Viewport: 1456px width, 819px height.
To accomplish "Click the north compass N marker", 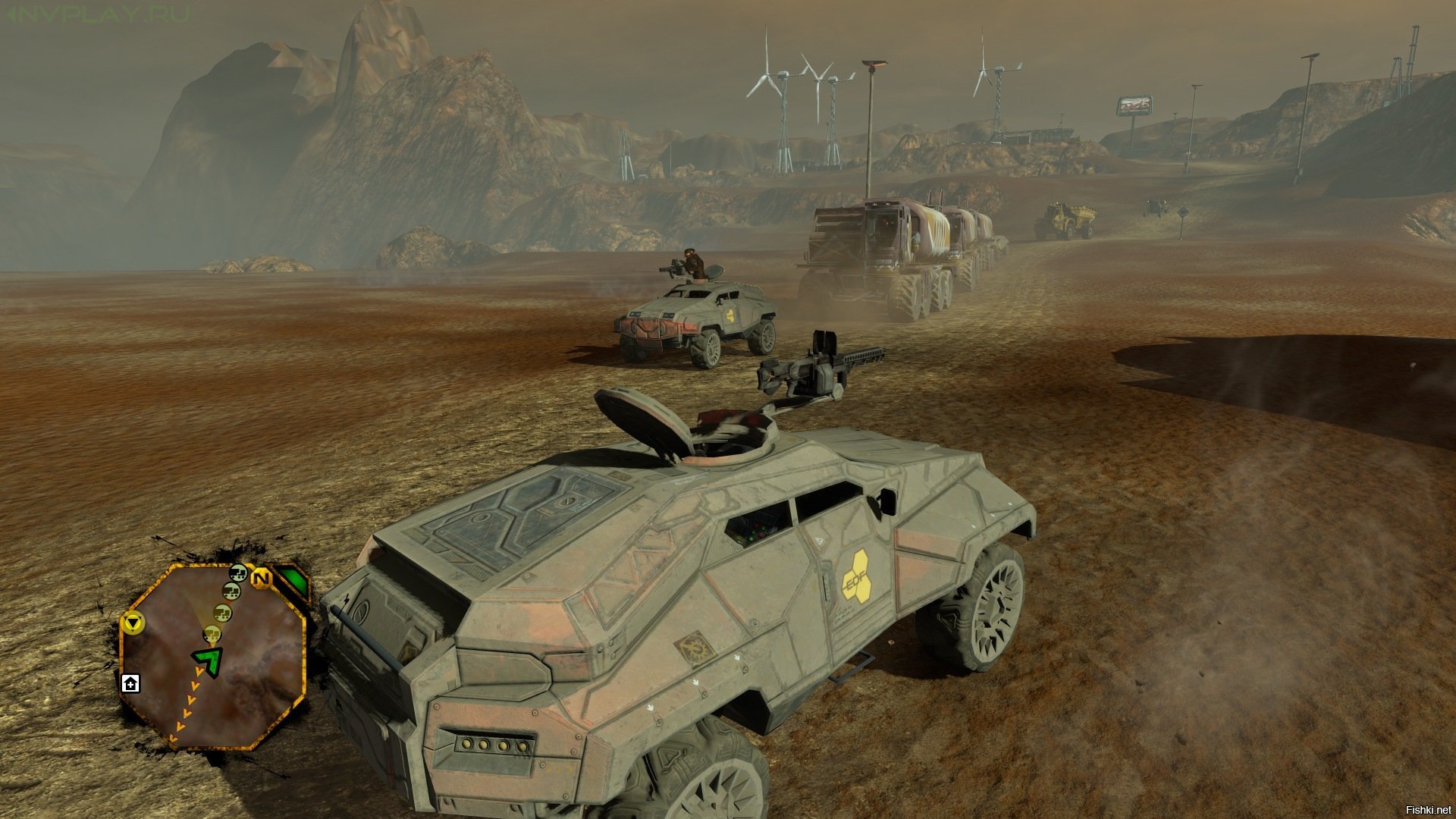I will [261, 579].
